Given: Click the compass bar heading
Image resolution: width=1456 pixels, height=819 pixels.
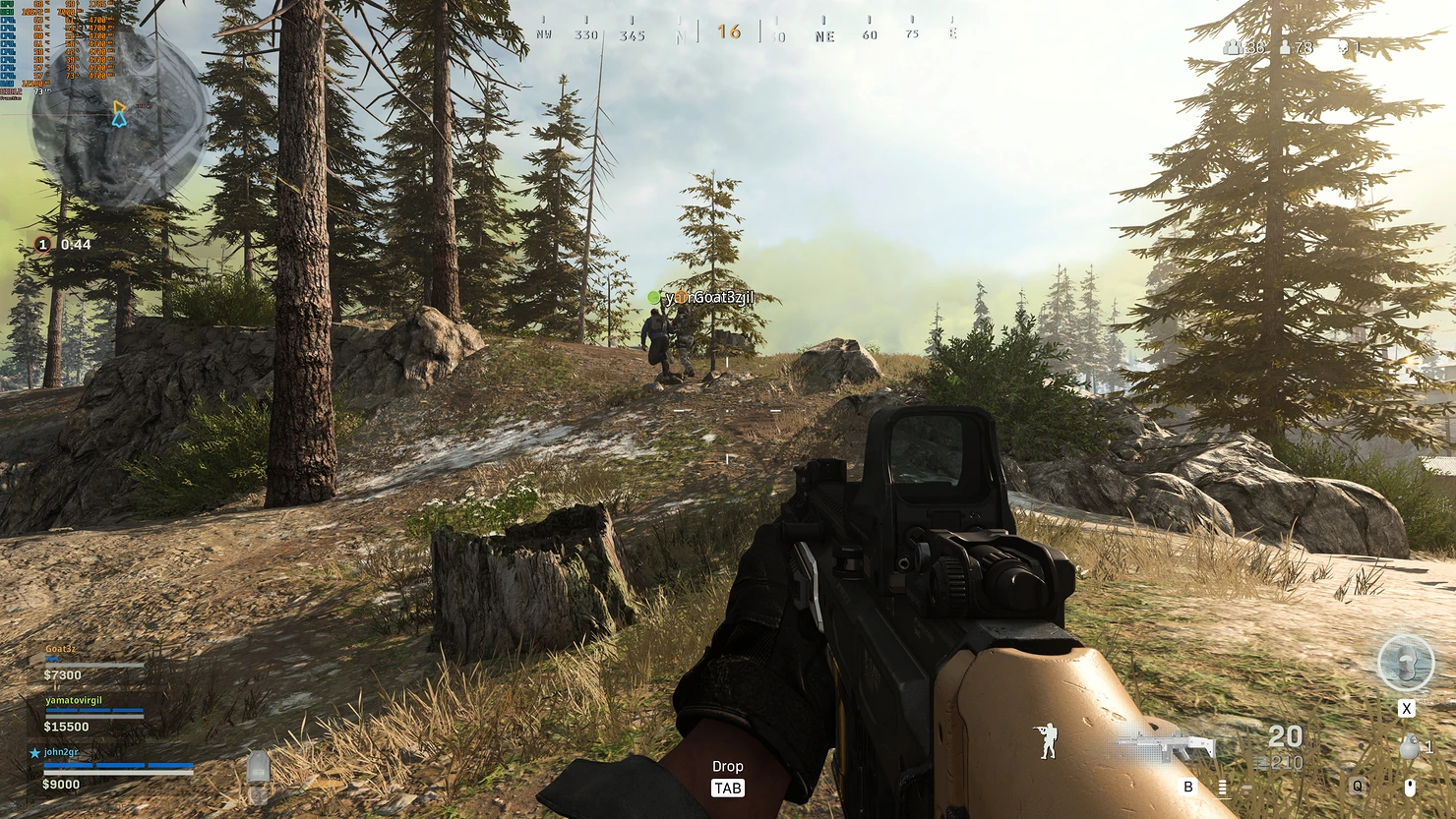Looking at the screenshot, I should click(x=729, y=31).
